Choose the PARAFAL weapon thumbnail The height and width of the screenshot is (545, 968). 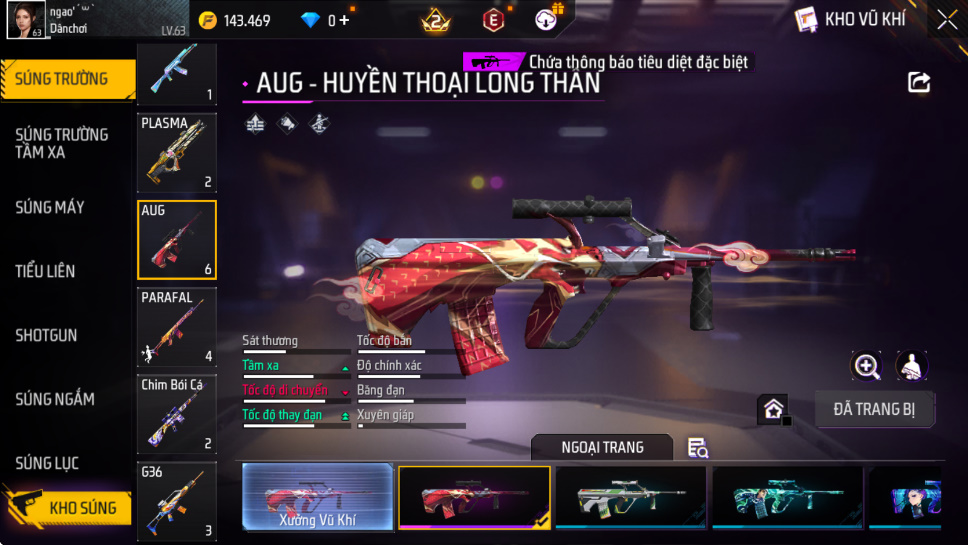click(x=177, y=327)
